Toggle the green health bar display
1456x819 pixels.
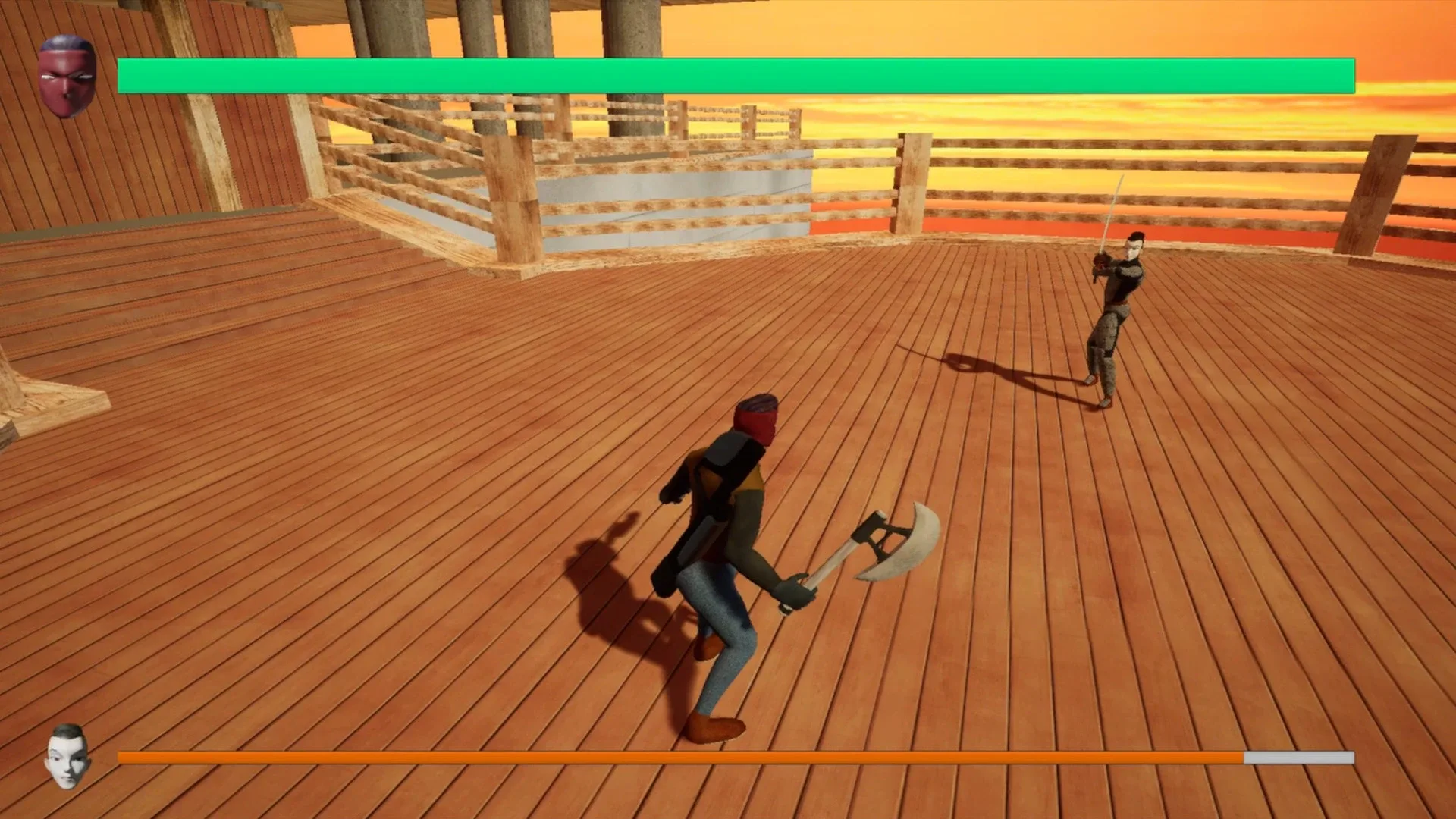coord(736,74)
